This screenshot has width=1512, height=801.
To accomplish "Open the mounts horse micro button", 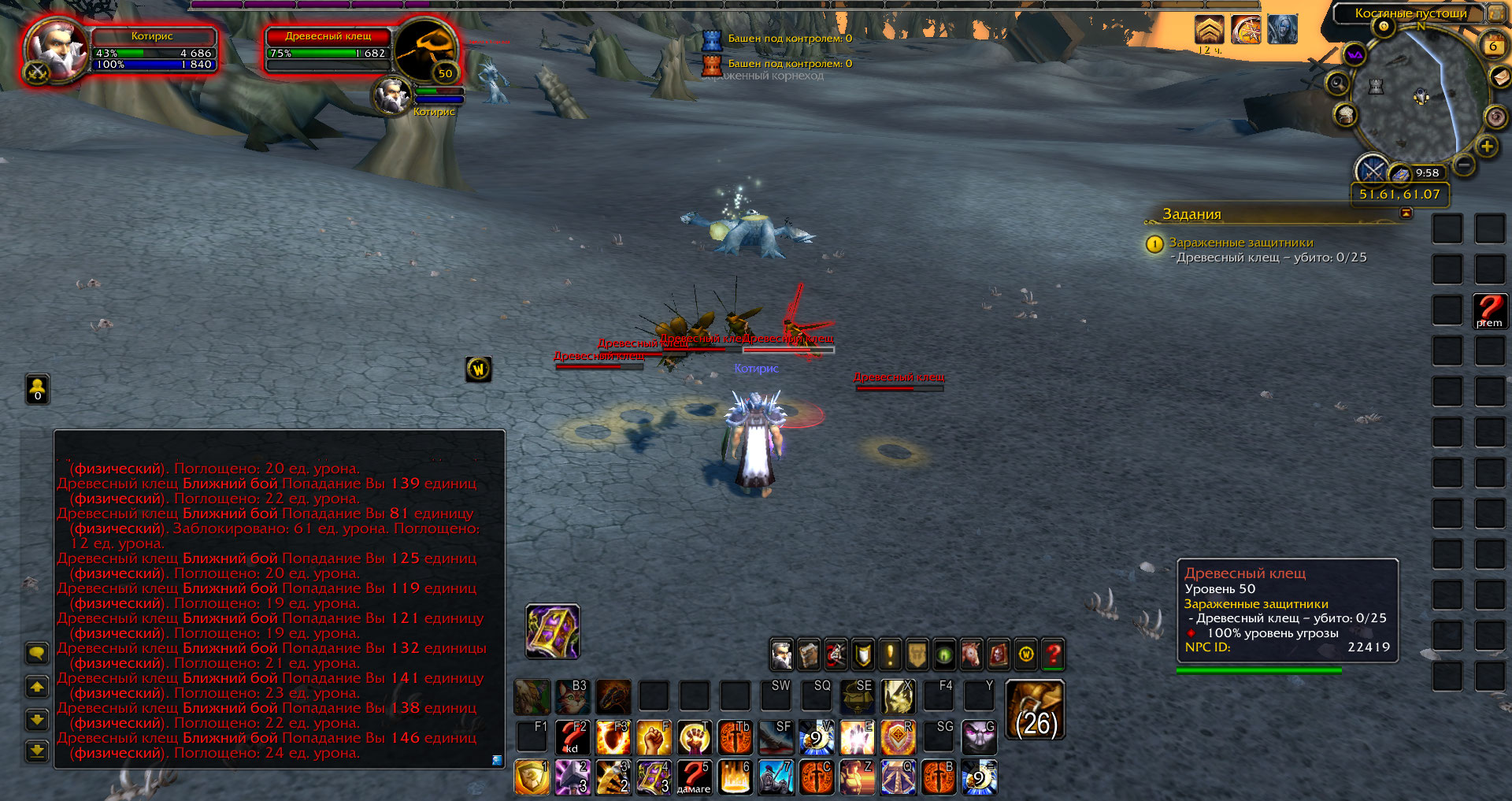I will [x=971, y=655].
